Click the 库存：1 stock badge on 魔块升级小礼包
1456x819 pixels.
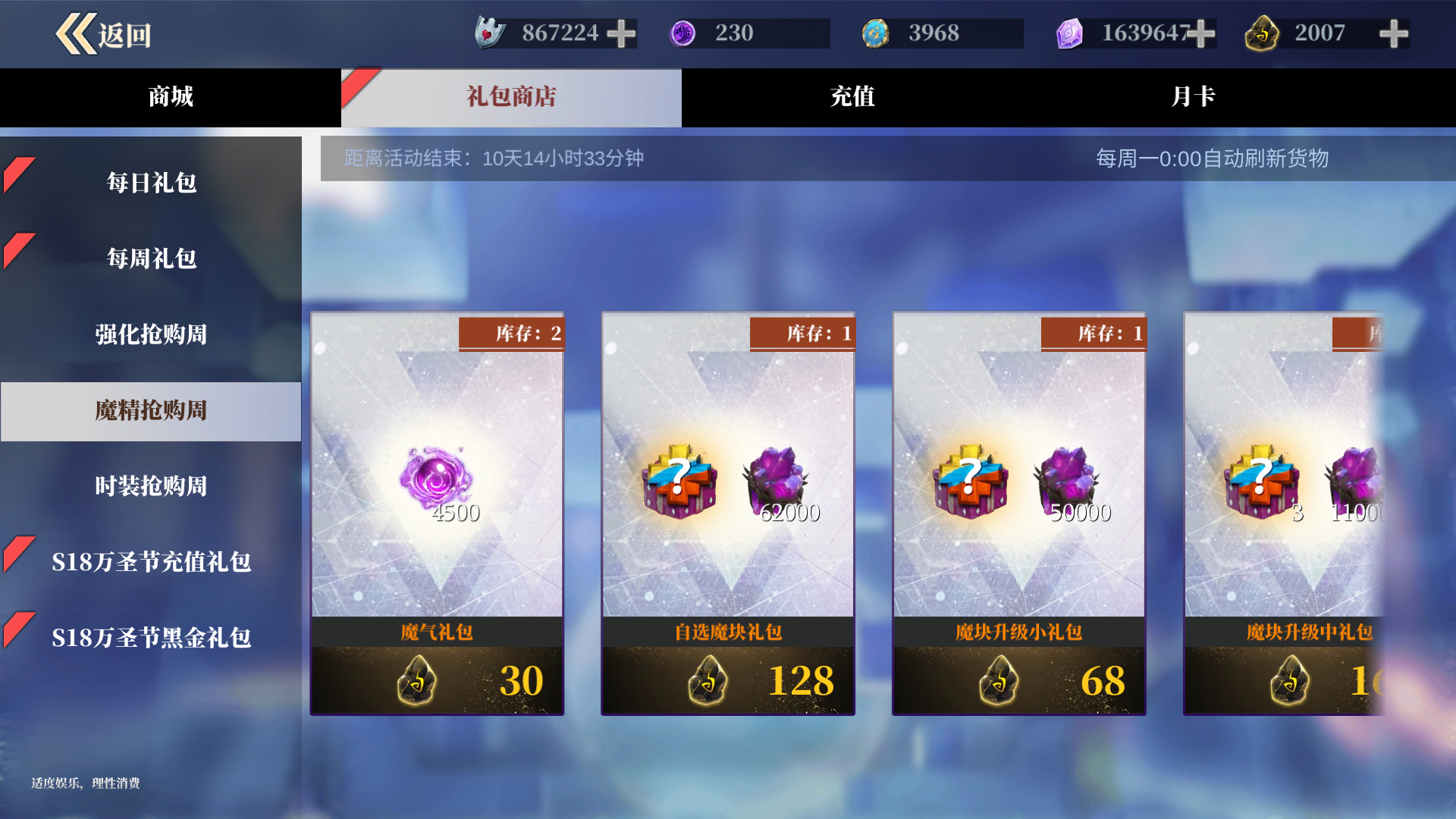(x=1094, y=334)
